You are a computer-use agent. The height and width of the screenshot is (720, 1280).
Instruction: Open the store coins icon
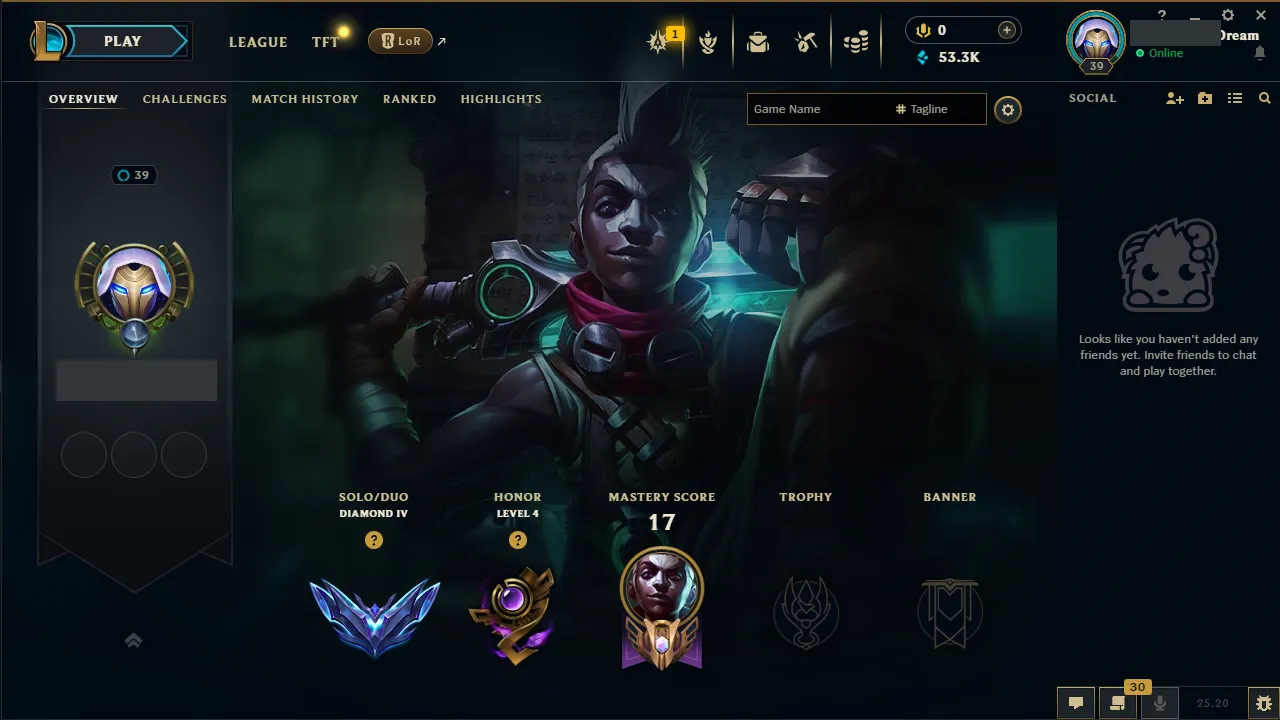tap(856, 41)
